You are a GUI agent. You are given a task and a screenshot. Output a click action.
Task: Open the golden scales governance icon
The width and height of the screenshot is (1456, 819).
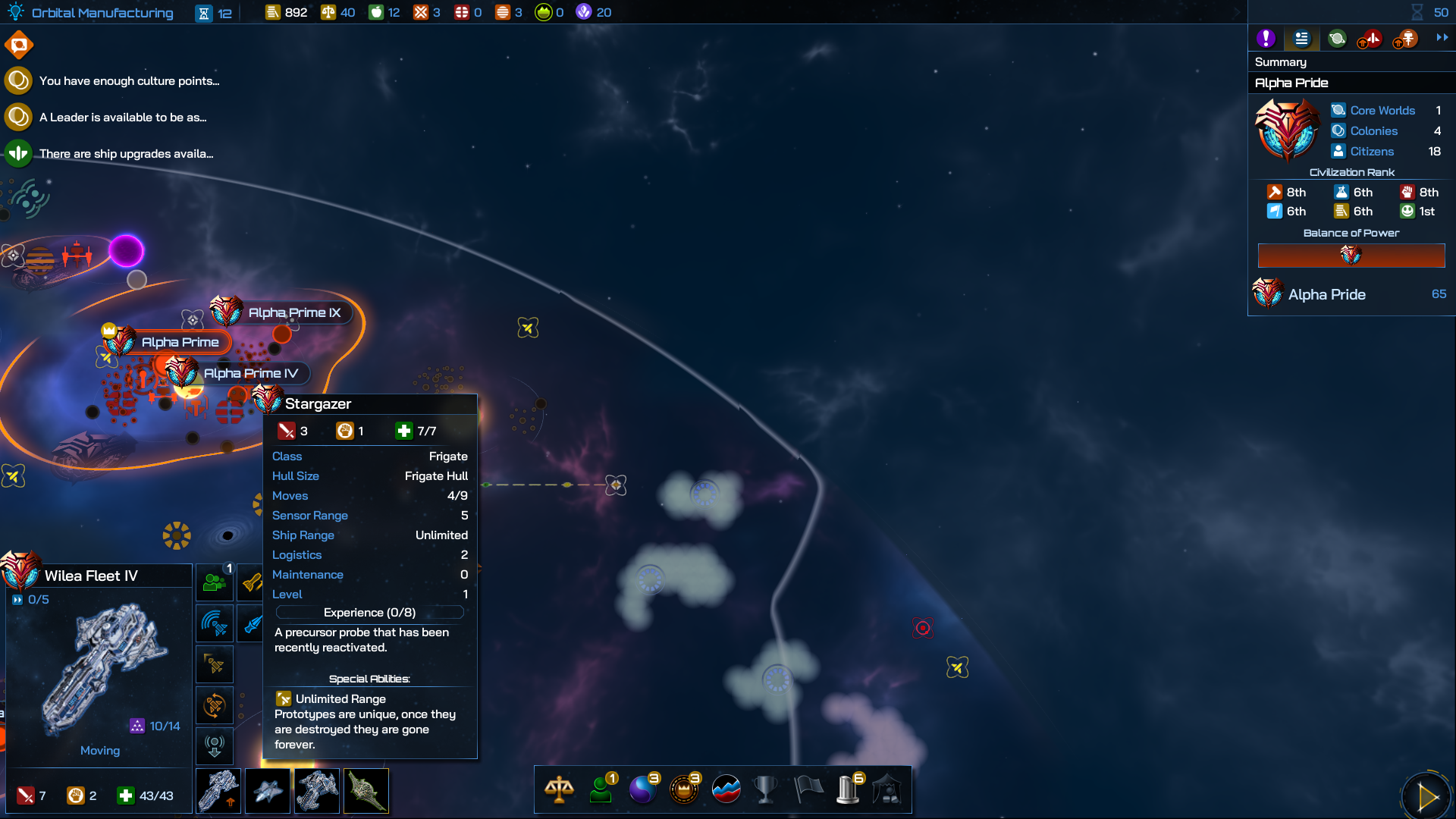[559, 789]
